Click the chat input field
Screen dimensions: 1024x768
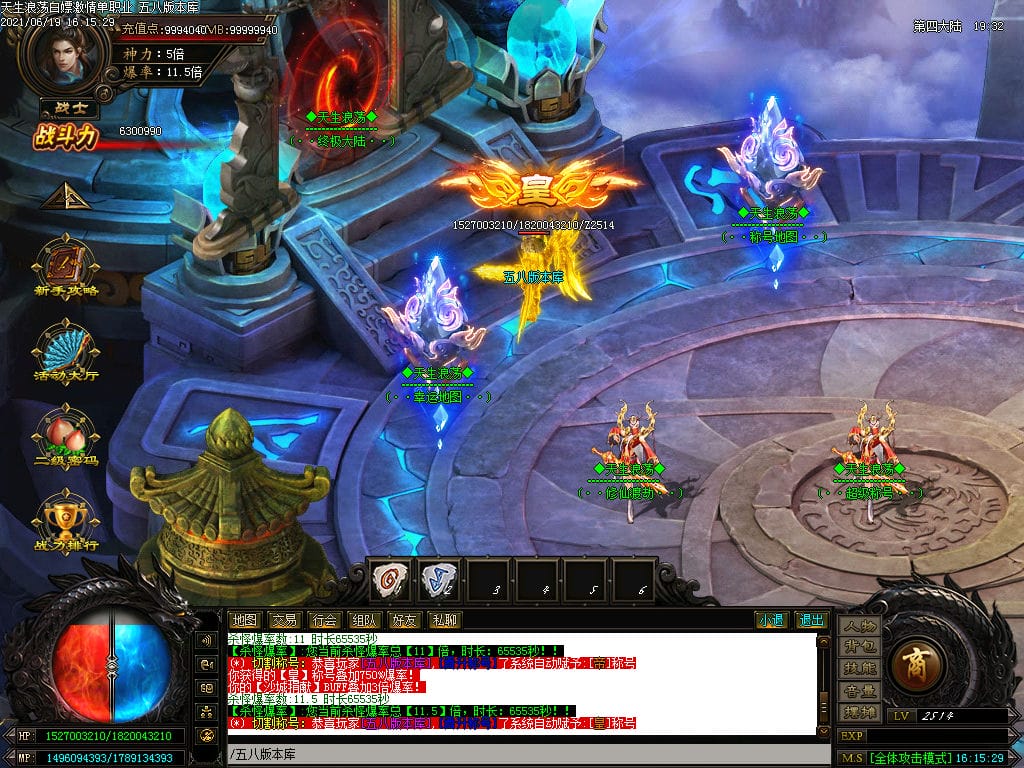pyautogui.click(x=520, y=753)
